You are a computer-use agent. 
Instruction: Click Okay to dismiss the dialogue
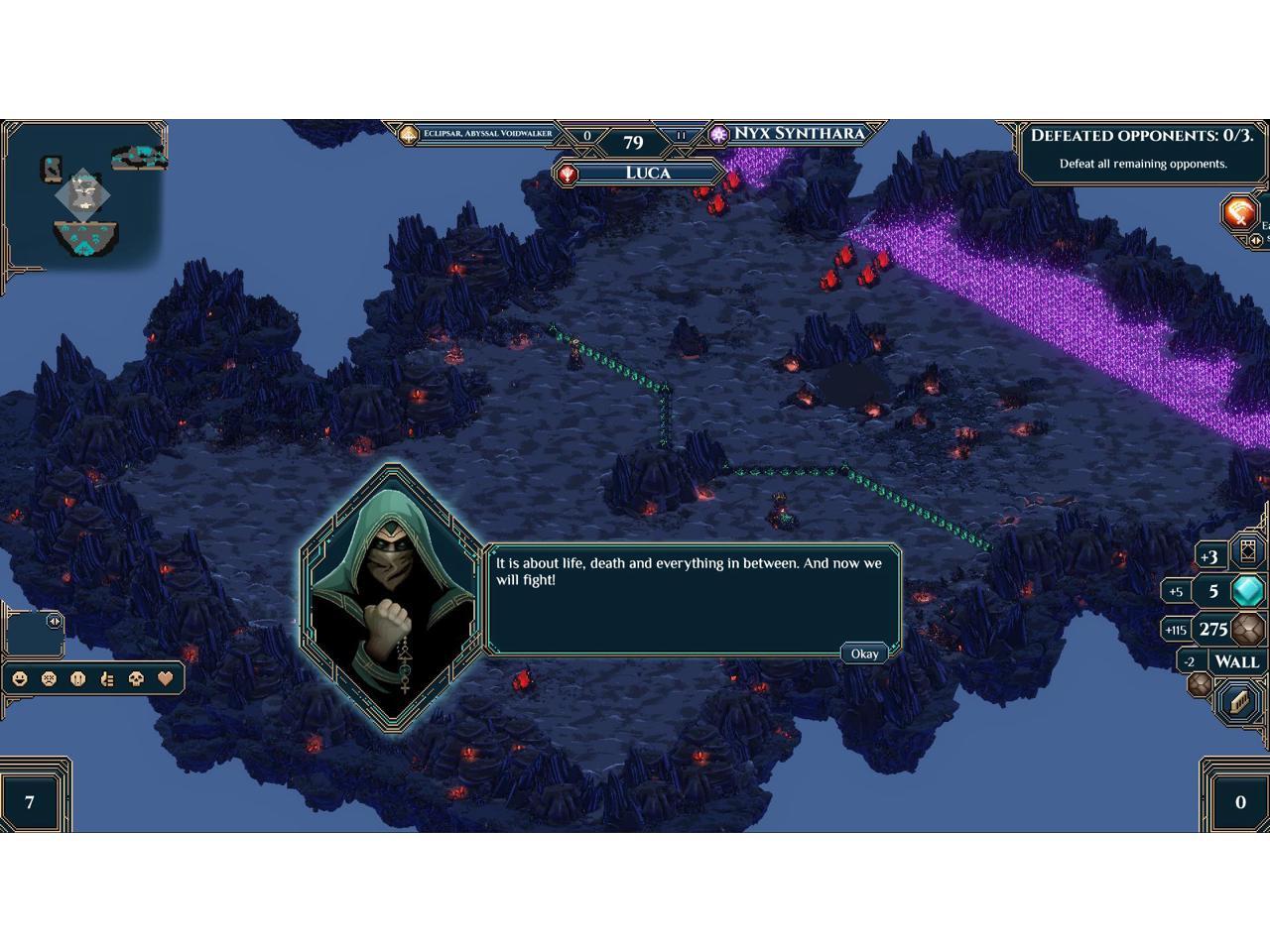click(x=864, y=654)
